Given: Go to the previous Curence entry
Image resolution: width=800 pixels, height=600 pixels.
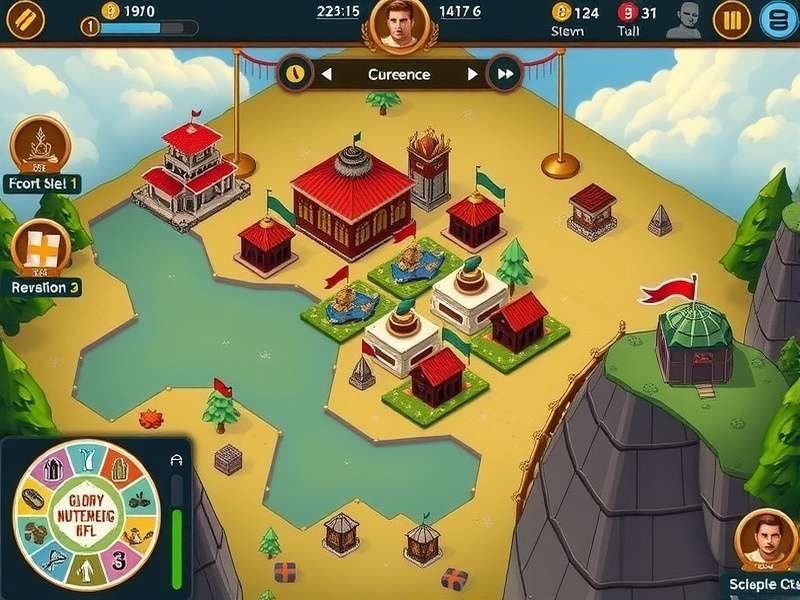Looking at the screenshot, I should tap(325, 74).
